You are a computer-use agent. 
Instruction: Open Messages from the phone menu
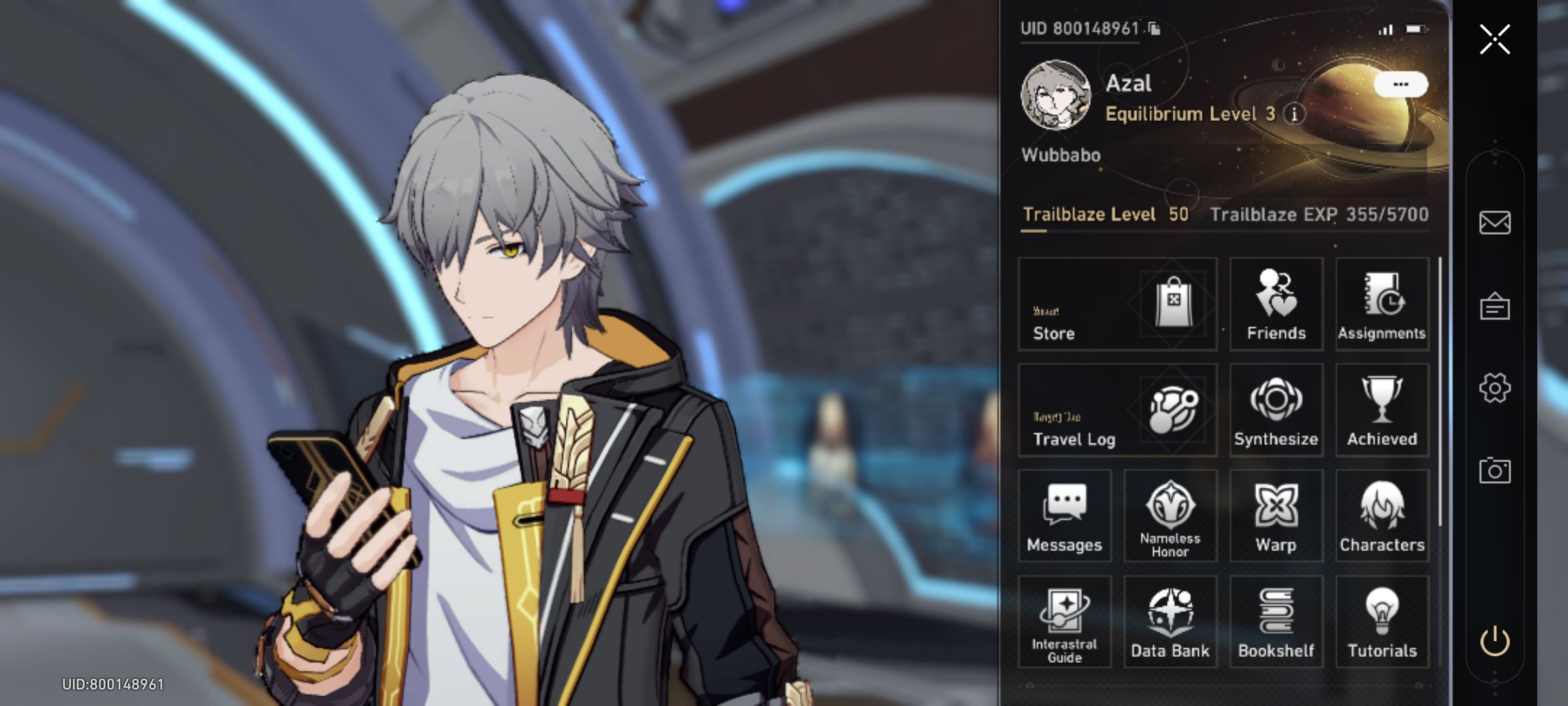click(x=1064, y=516)
